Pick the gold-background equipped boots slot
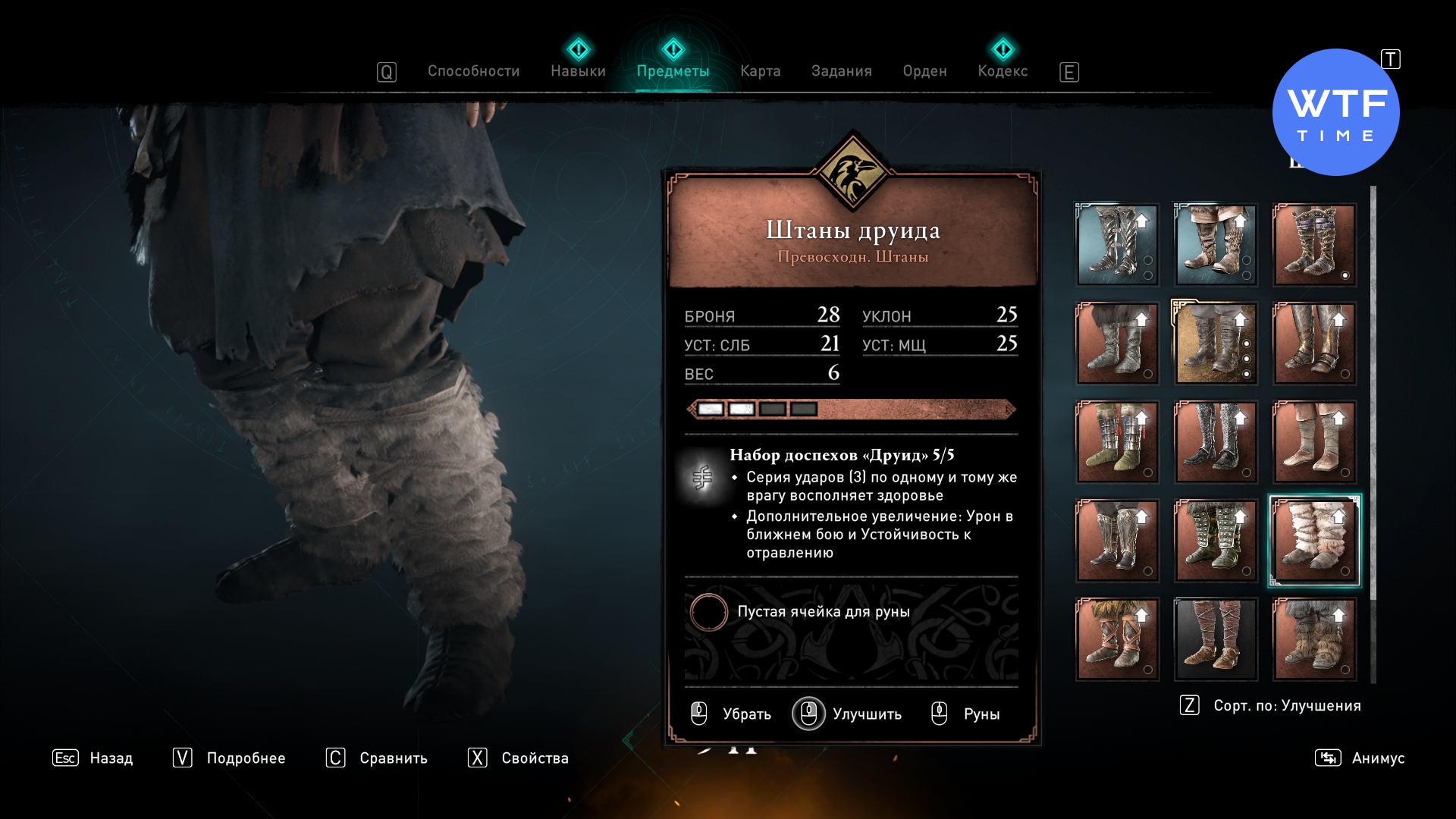Screen dimensions: 1456x819 tap(1216, 344)
